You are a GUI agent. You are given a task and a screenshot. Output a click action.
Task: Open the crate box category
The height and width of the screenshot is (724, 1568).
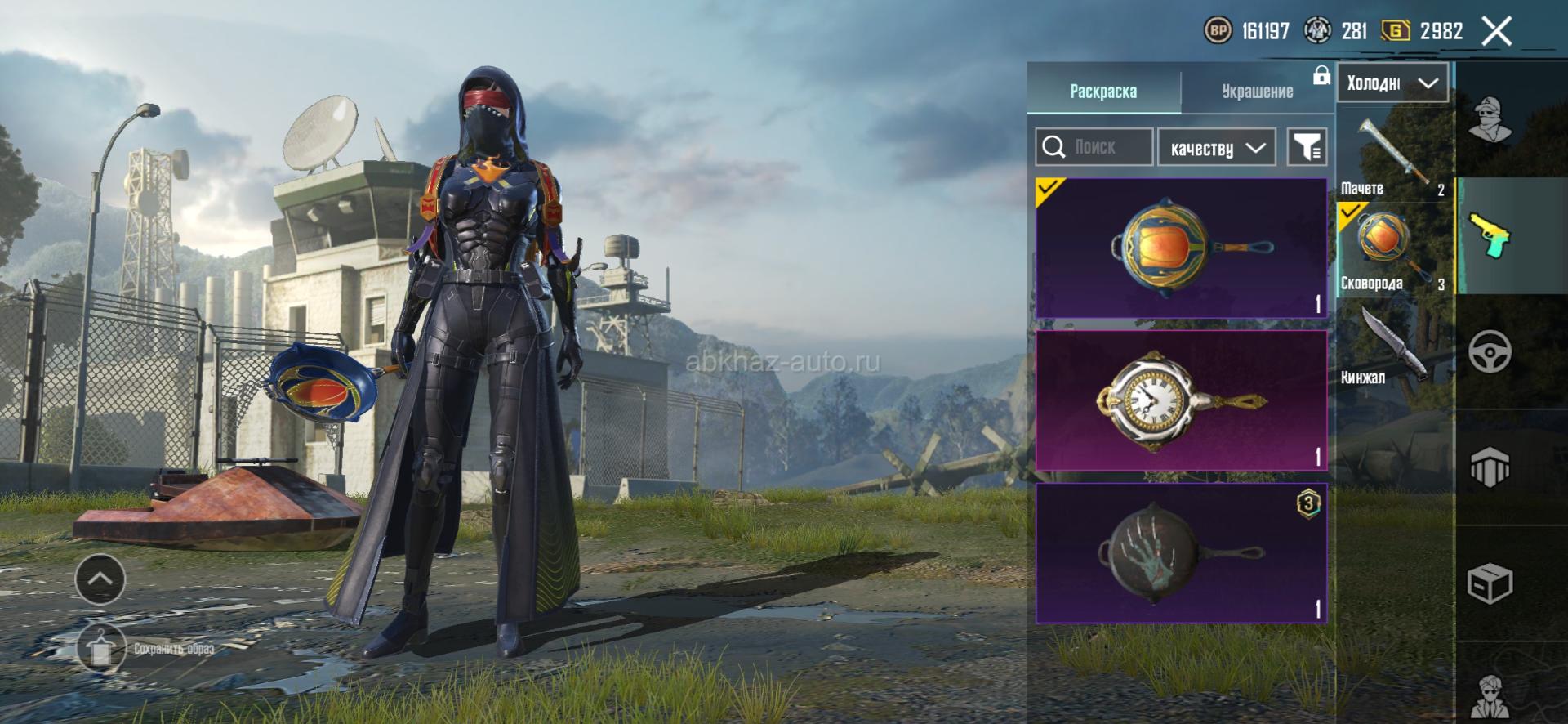(1490, 584)
